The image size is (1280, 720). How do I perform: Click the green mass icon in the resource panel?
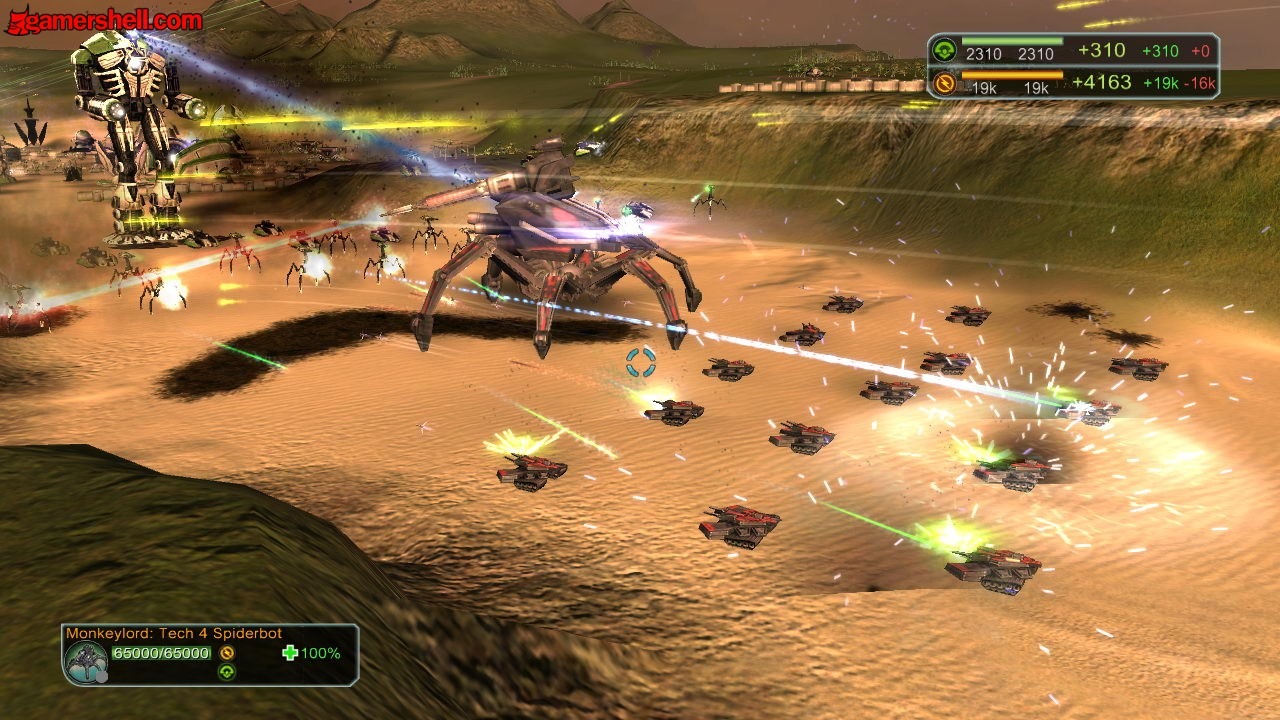(x=943, y=50)
